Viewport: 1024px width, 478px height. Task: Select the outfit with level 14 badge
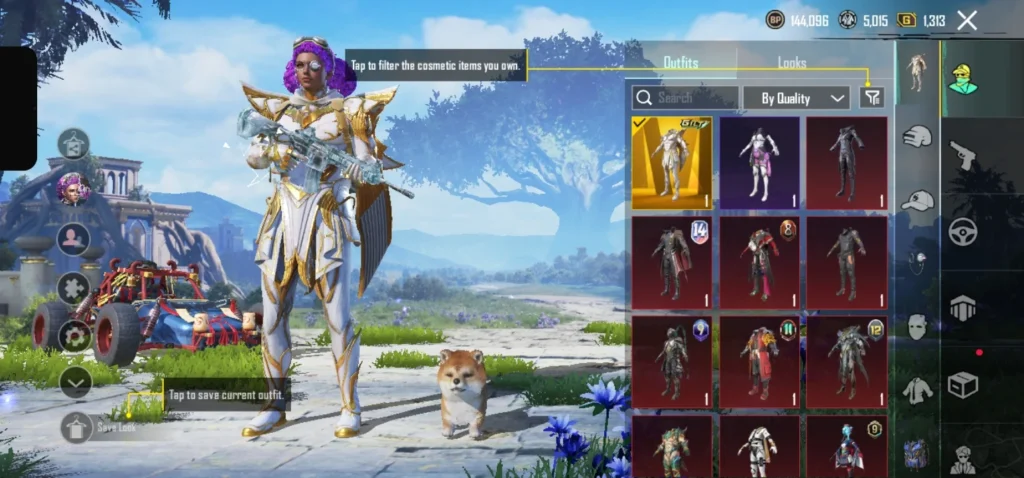[672, 261]
